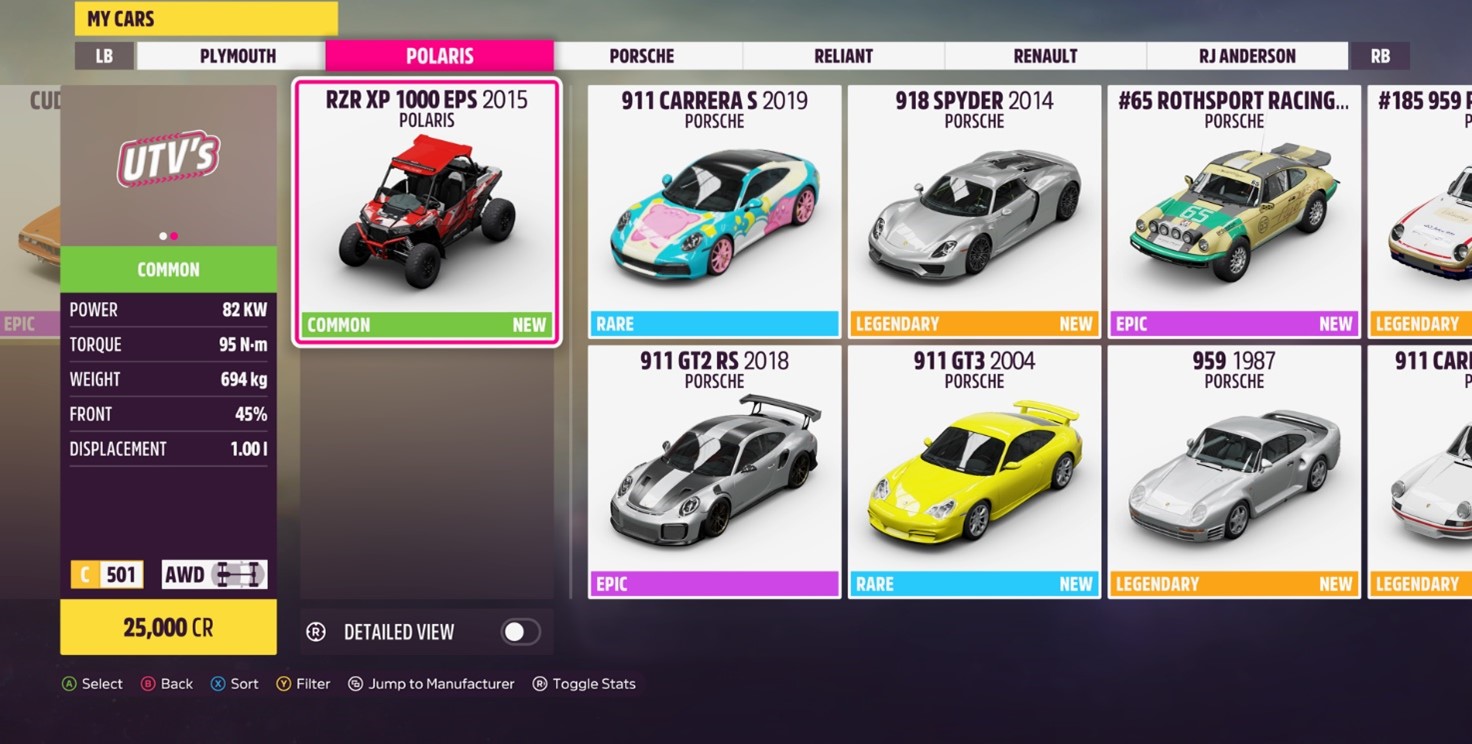This screenshot has width=1472, height=744.
Task: Select the #65 Rothsport Racing Porsche
Action: (x=1234, y=212)
